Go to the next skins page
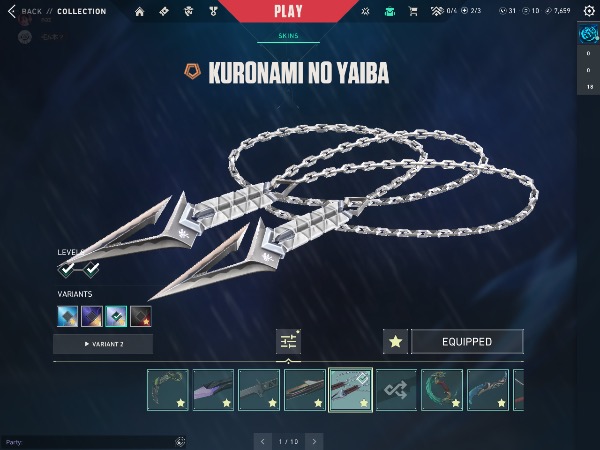The image size is (600, 450). coord(314,441)
